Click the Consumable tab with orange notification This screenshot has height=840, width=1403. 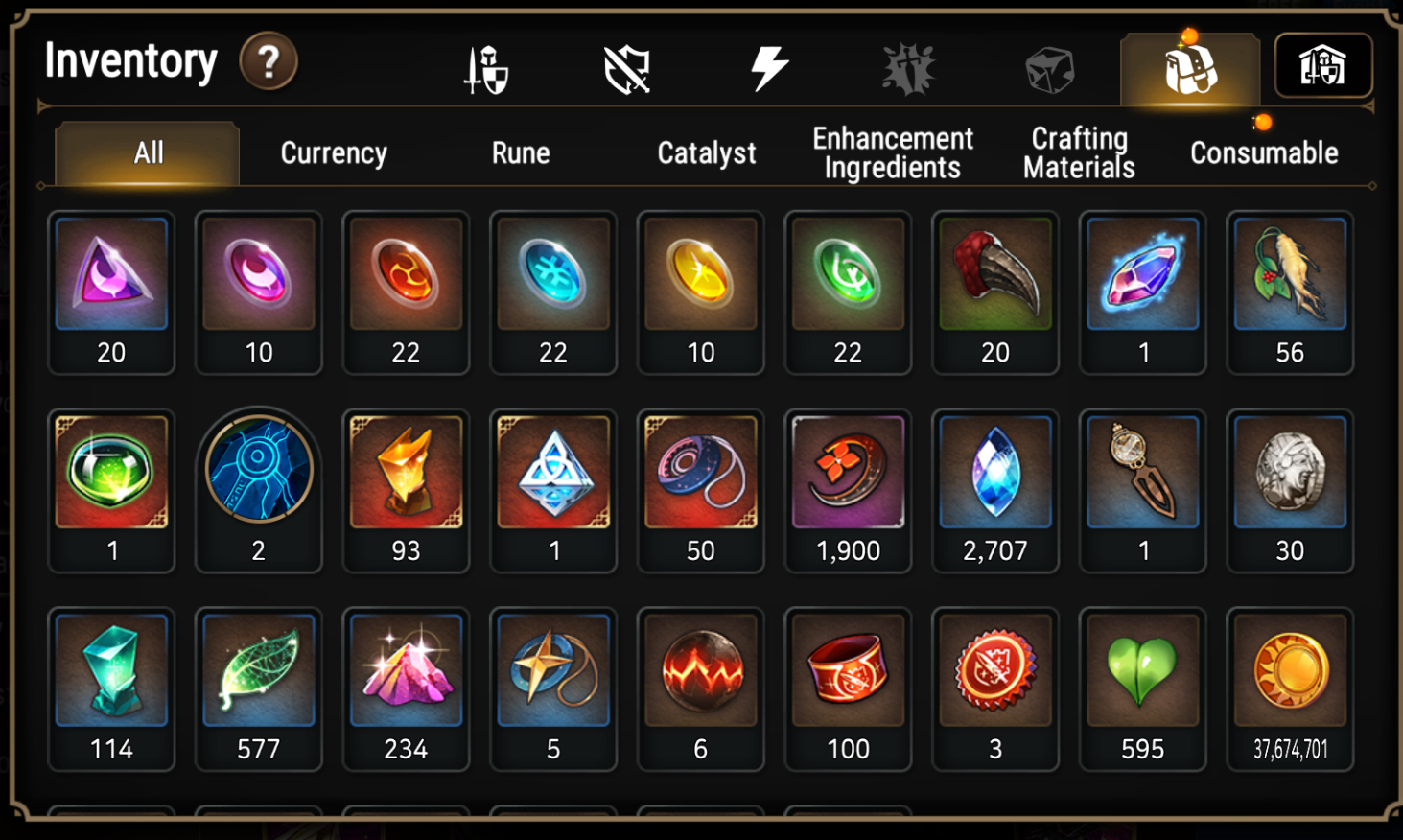[1263, 152]
